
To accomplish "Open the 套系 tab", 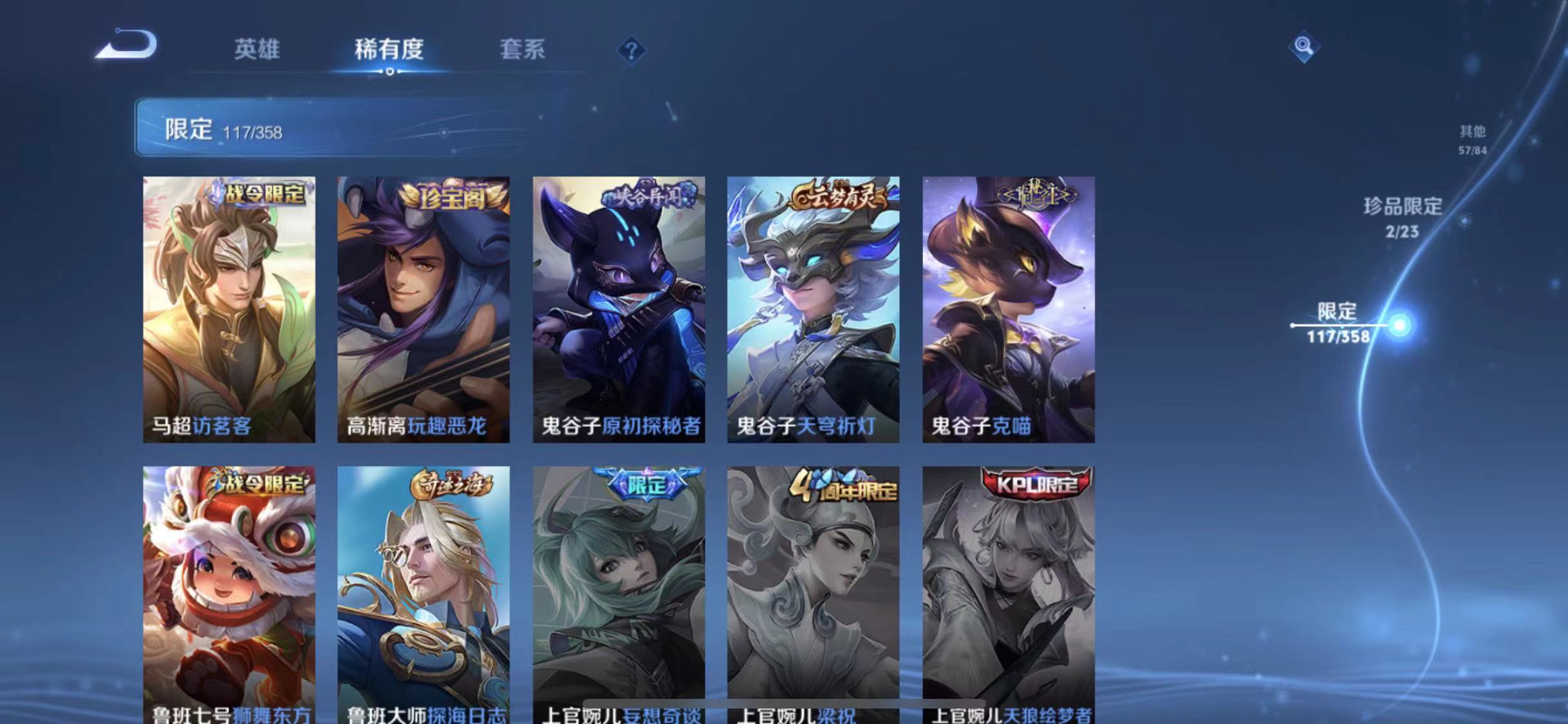I will 523,50.
